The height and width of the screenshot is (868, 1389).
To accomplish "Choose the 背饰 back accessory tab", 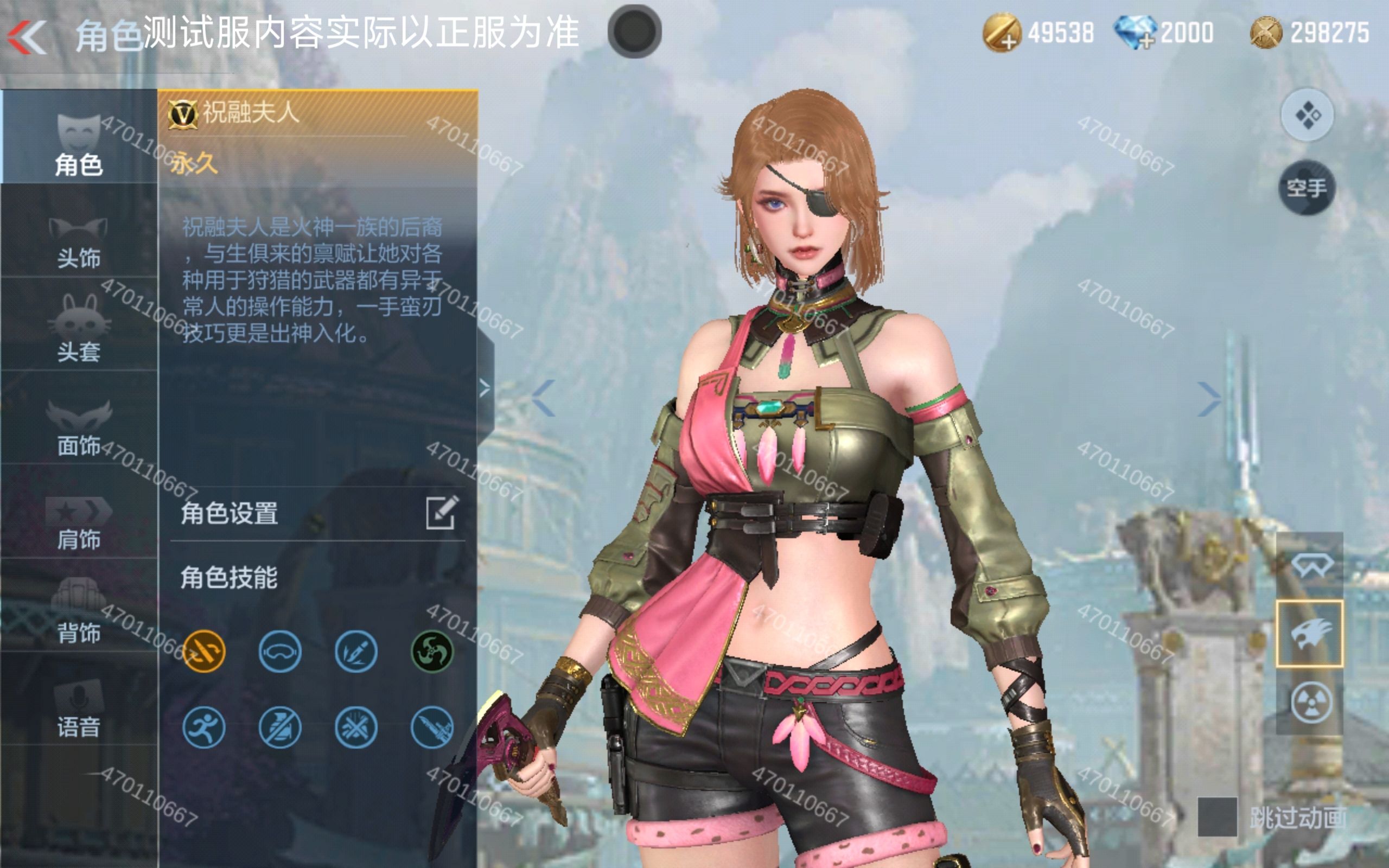I will pyautogui.click(x=79, y=613).
